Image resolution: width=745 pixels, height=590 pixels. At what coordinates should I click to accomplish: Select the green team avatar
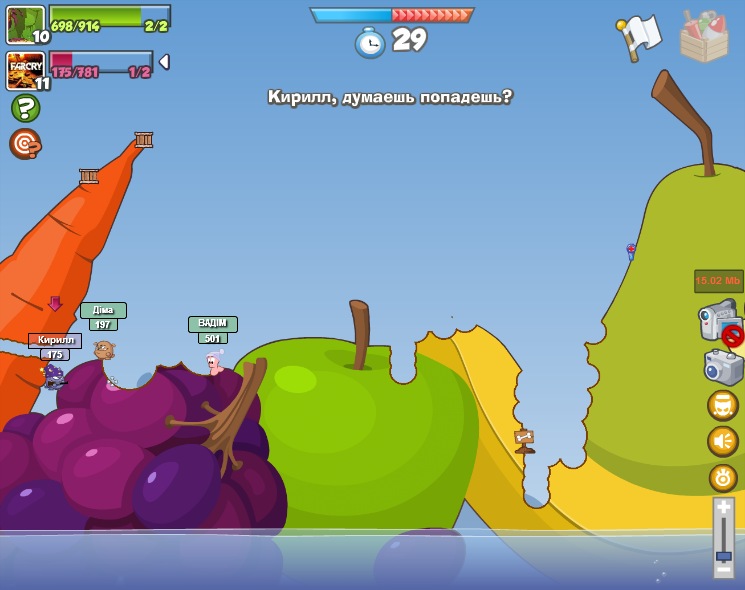[x=25, y=23]
